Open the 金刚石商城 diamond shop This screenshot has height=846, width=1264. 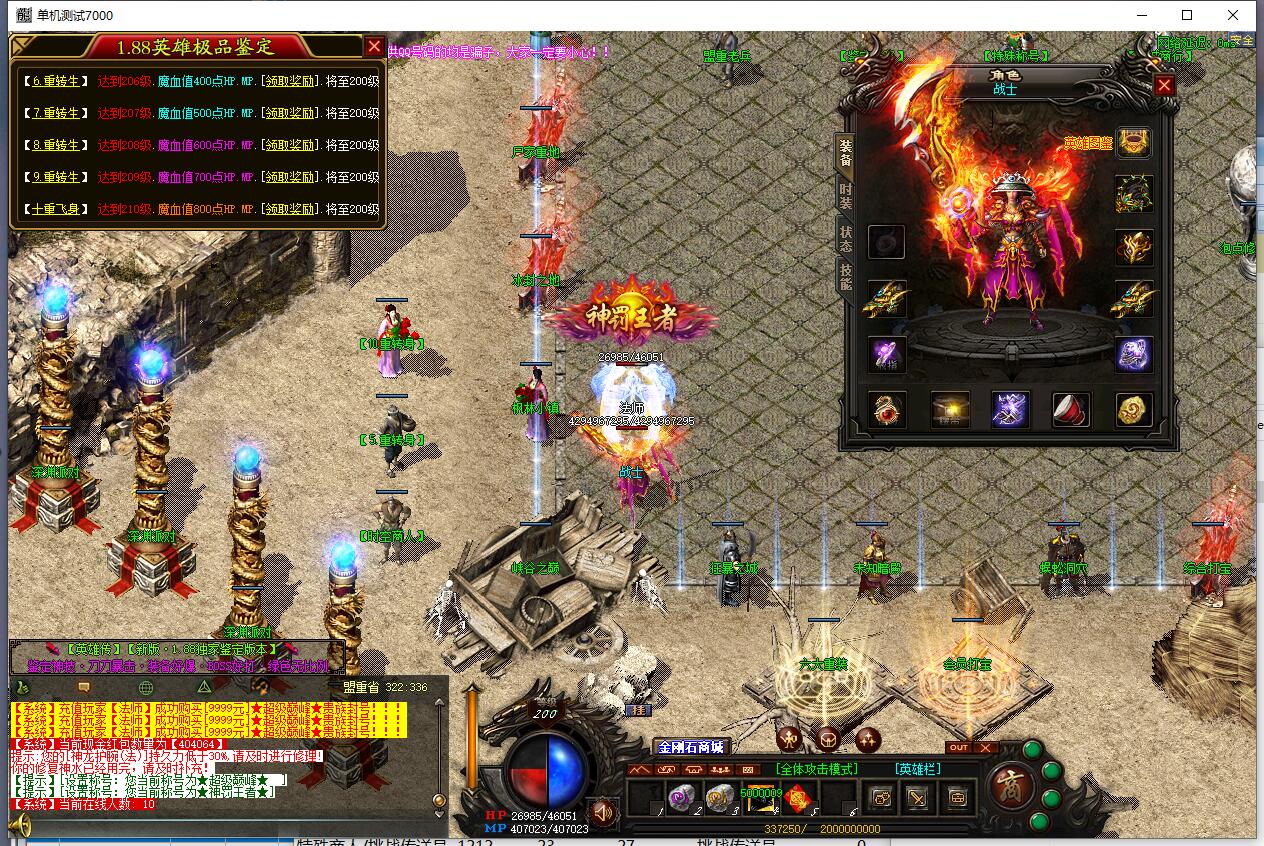690,747
